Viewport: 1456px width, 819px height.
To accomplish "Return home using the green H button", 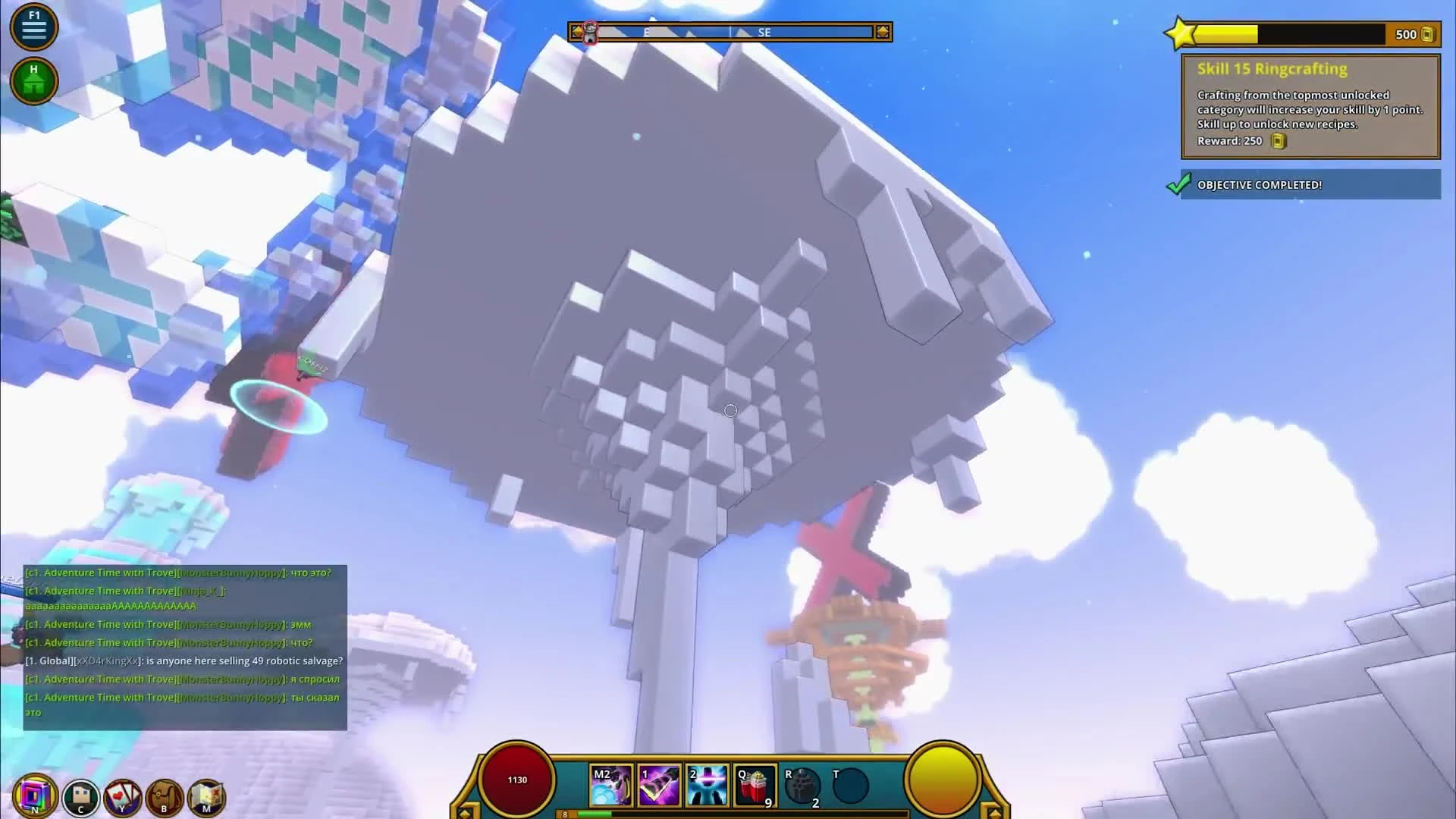I will 34,80.
